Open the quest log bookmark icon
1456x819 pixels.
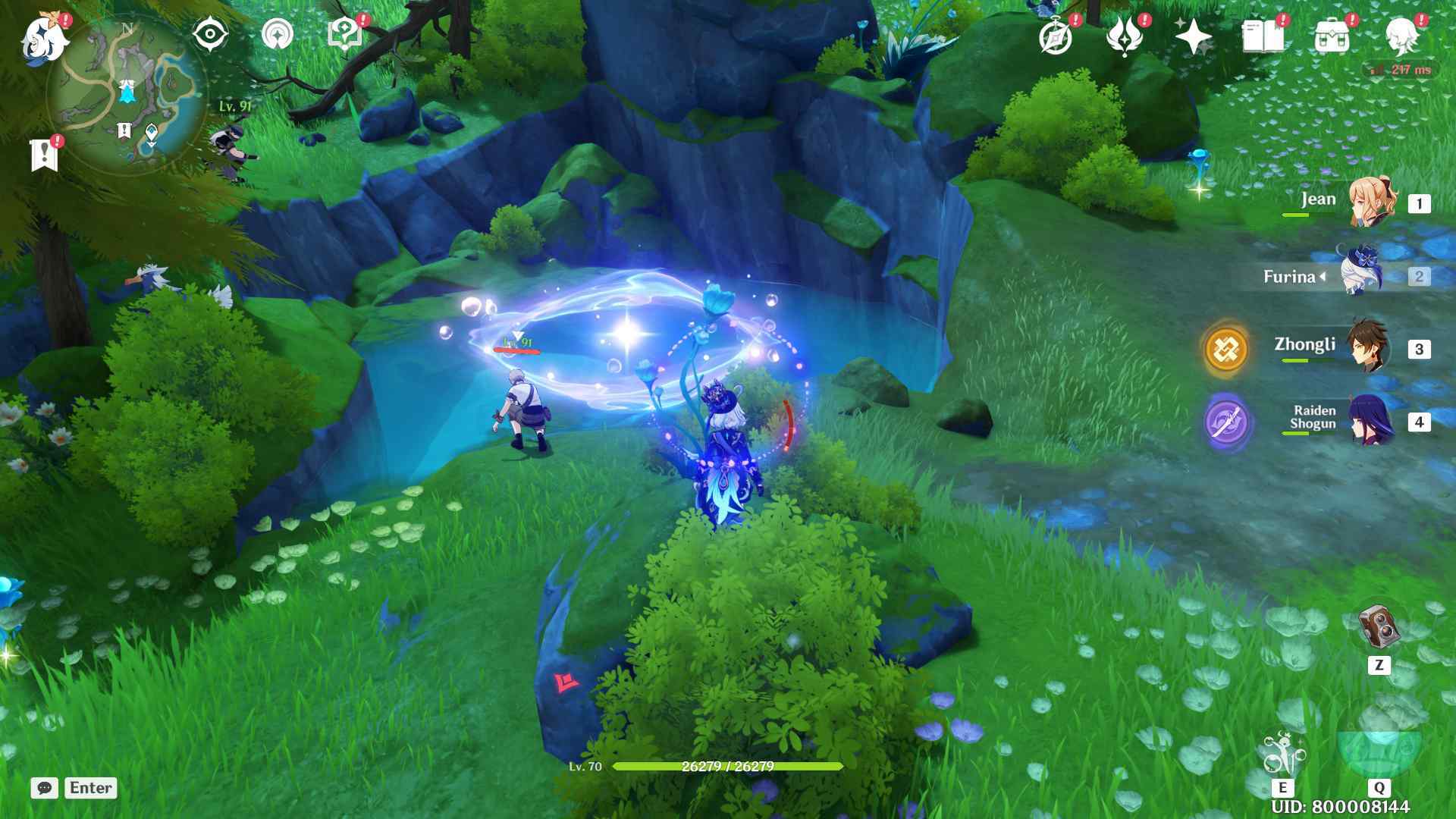(x=44, y=155)
